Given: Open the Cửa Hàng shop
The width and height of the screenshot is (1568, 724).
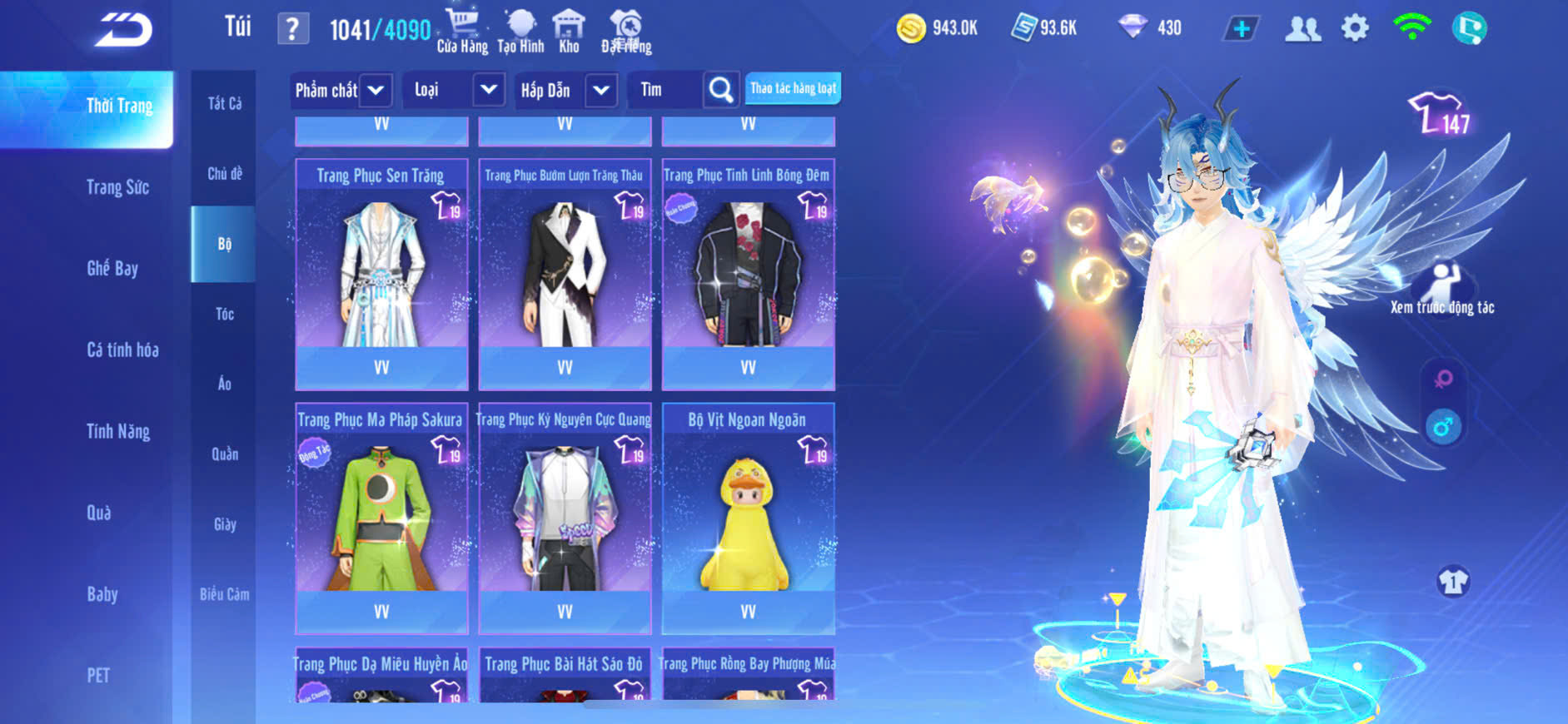Looking at the screenshot, I should [462, 32].
